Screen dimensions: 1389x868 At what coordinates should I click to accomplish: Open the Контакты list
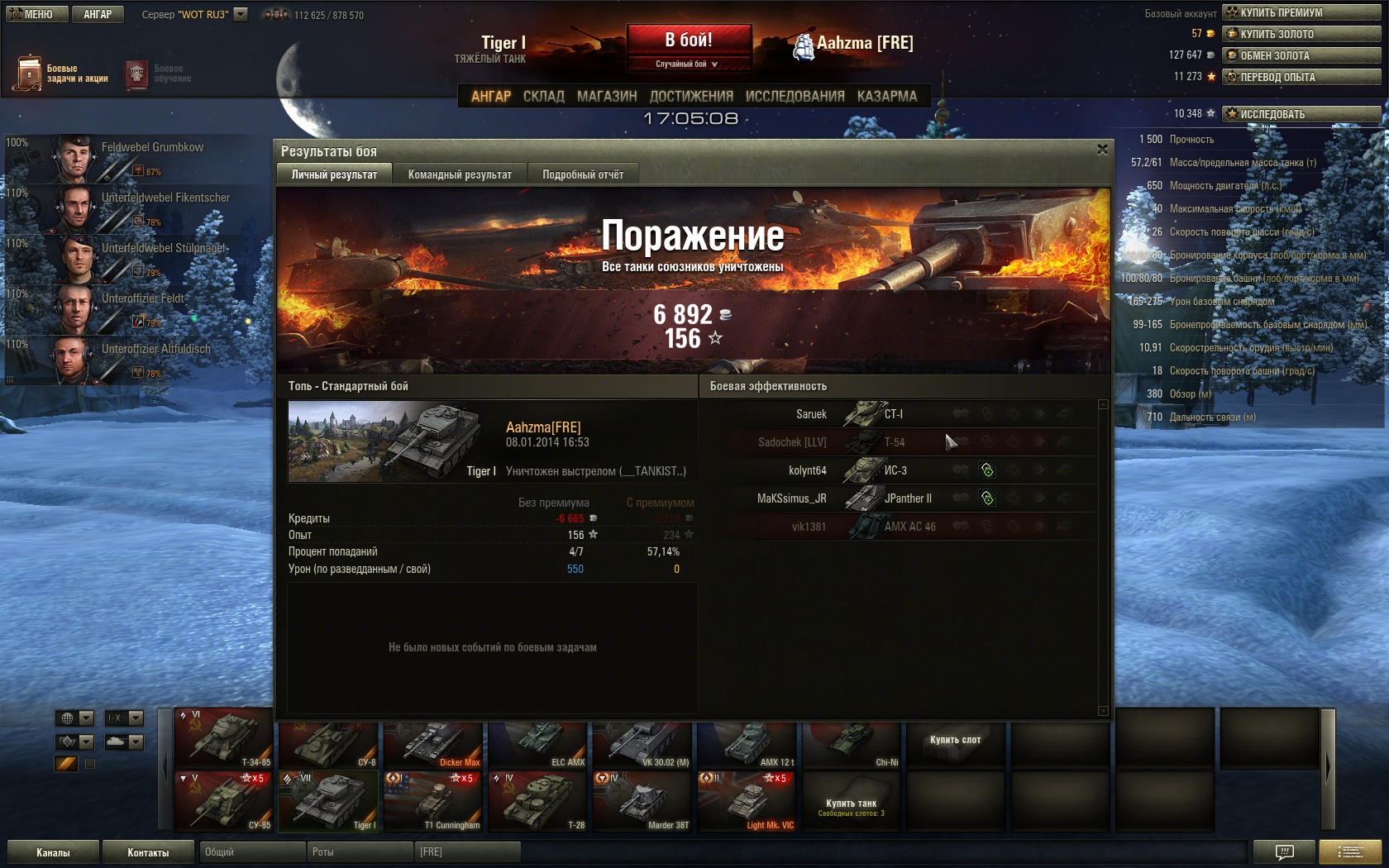[x=148, y=852]
